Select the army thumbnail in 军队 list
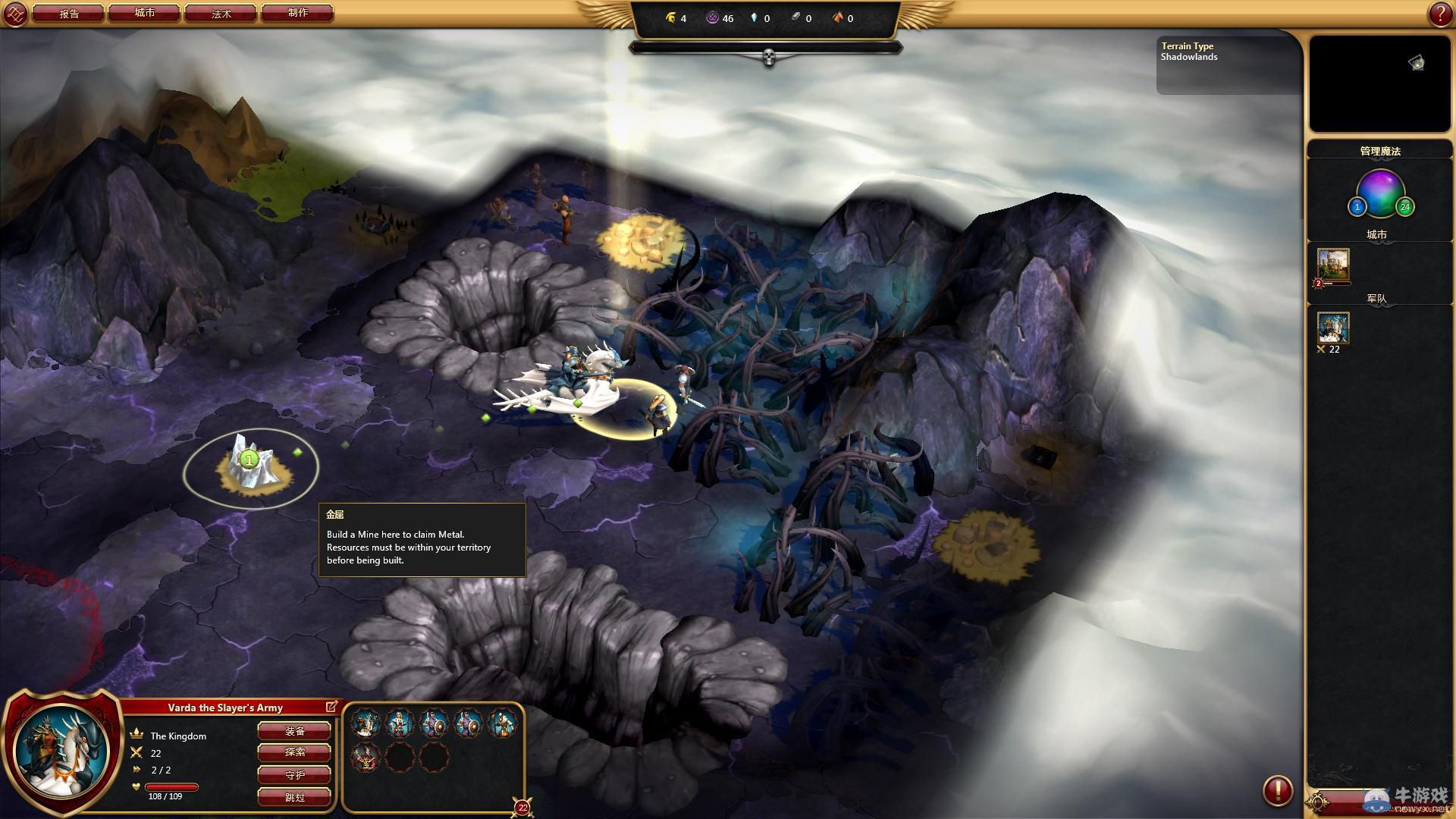The image size is (1456, 819). [x=1333, y=328]
